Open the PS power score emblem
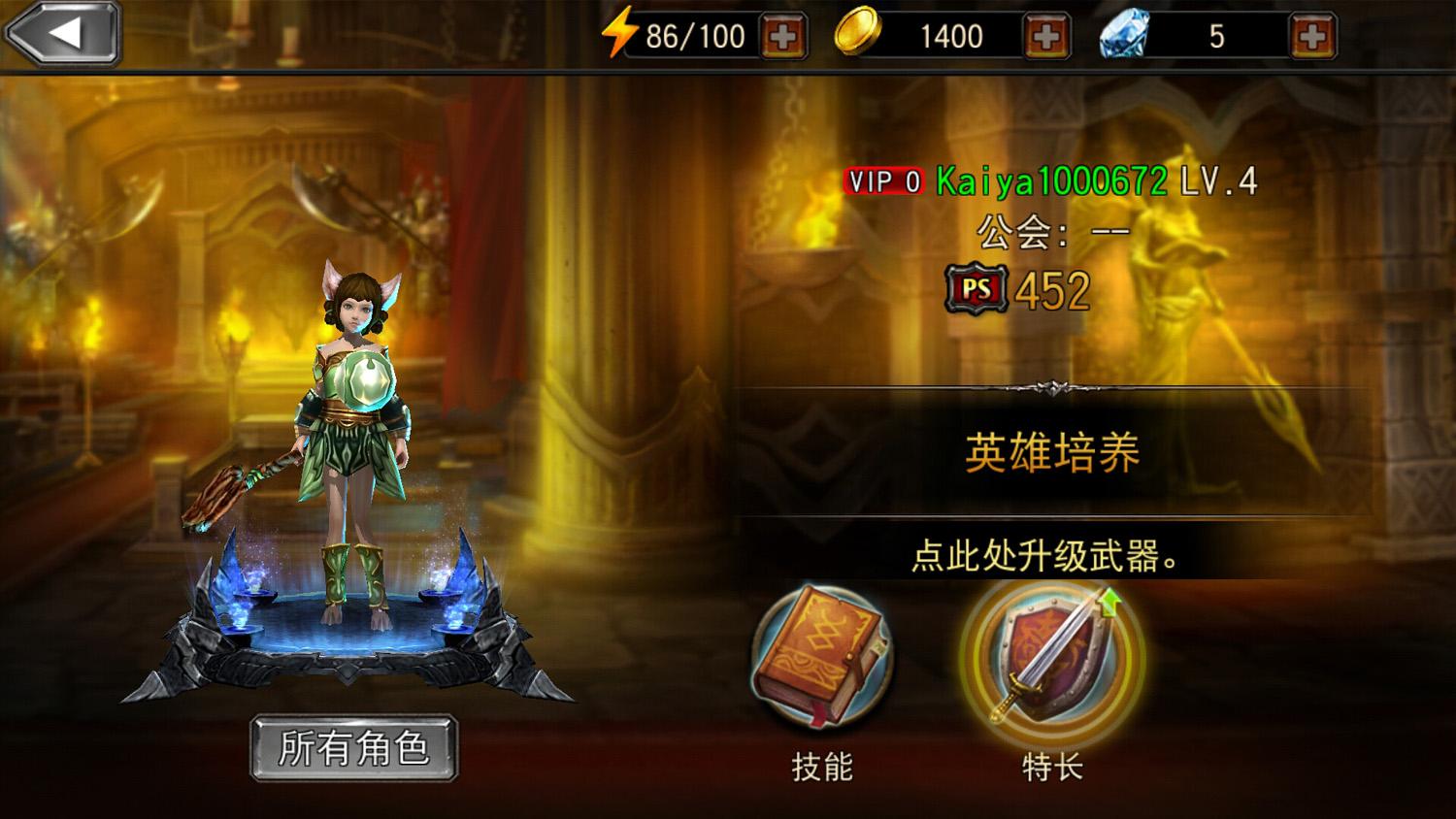Viewport: 1456px width, 819px height. pos(977,289)
